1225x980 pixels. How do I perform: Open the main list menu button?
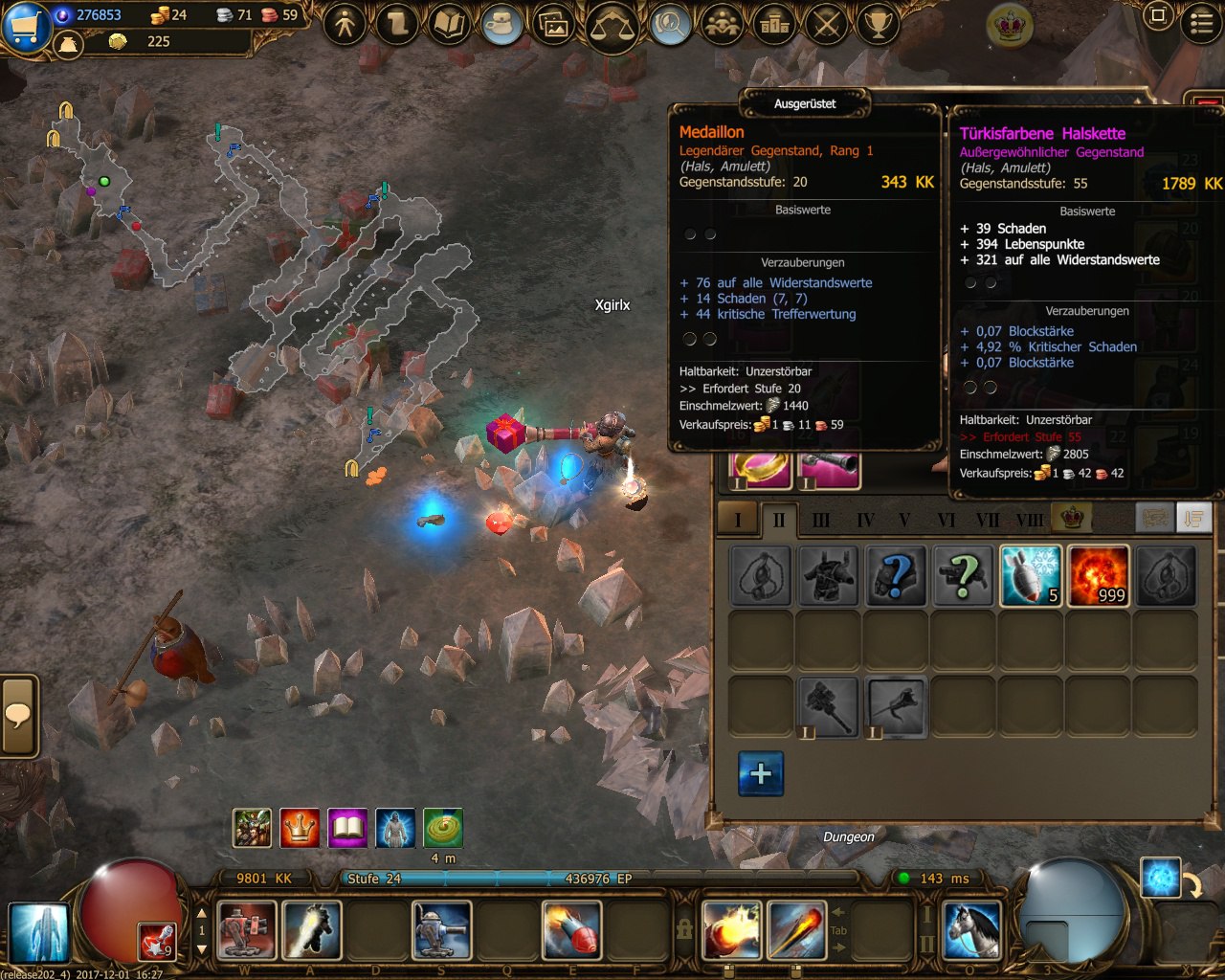(x=1201, y=23)
